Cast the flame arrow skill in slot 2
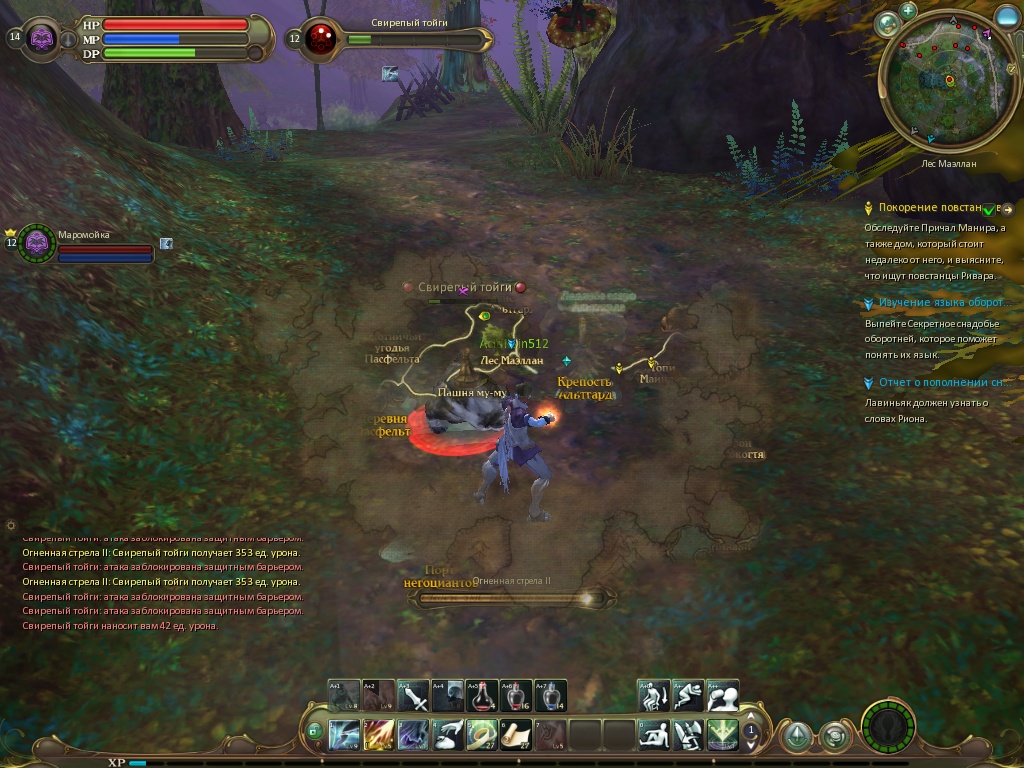This screenshot has width=1024, height=768. (x=379, y=735)
